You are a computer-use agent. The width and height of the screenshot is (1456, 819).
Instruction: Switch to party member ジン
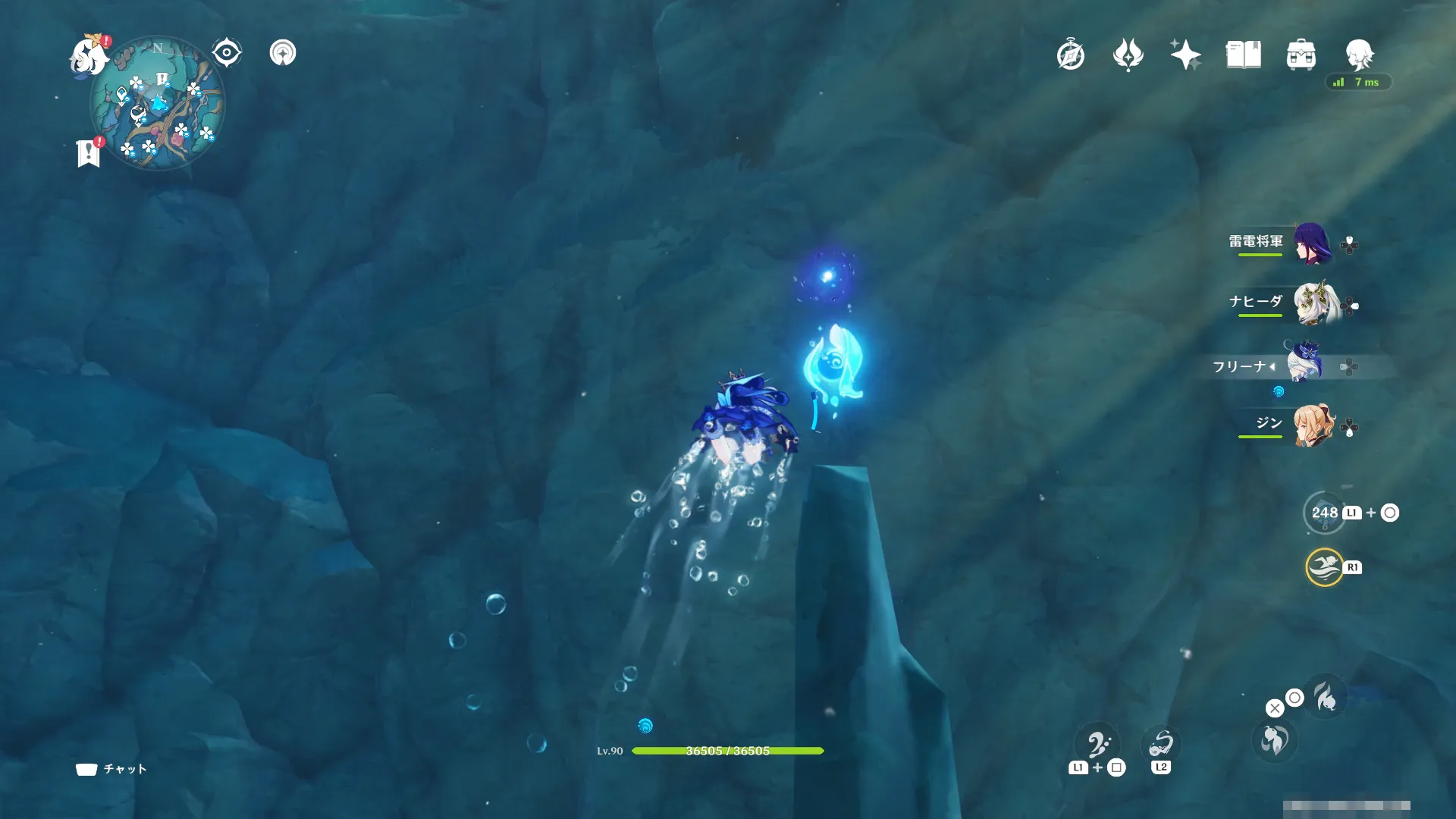[1313, 425]
